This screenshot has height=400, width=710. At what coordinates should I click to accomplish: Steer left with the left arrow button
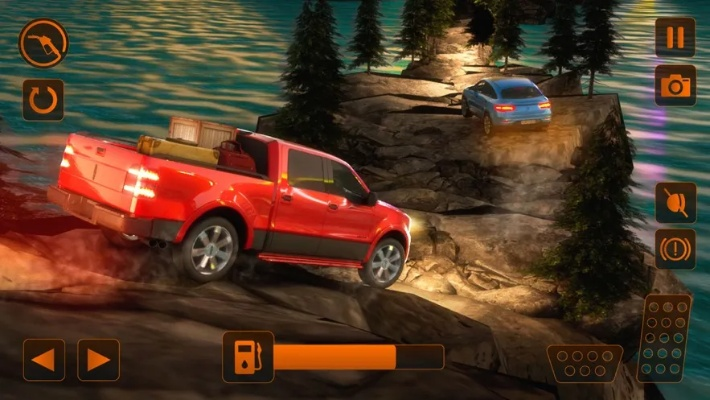(44, 360)
